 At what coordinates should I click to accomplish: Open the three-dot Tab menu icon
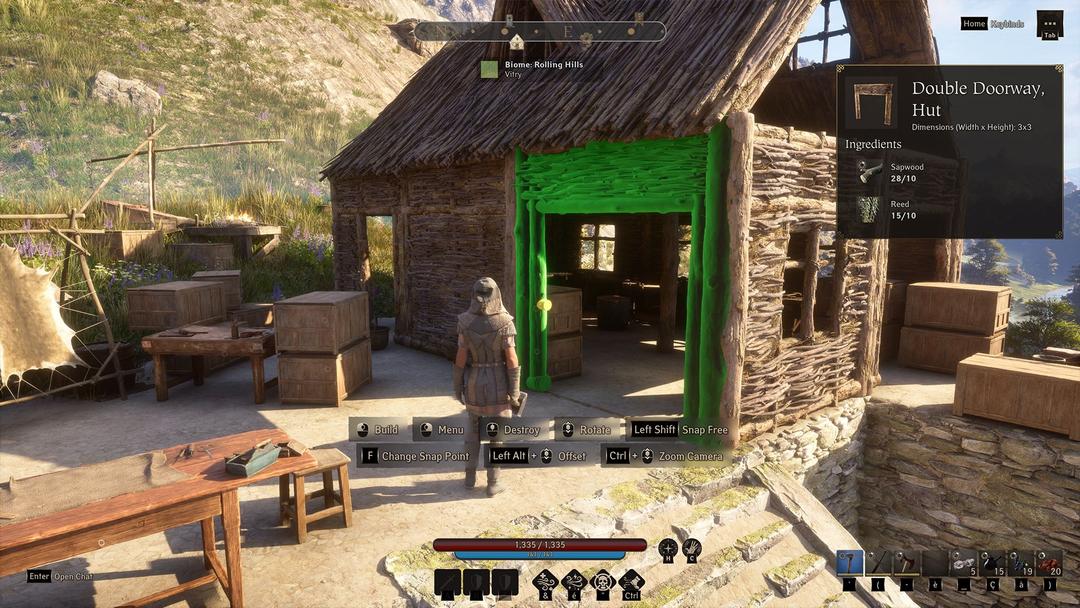[1049, 22]
